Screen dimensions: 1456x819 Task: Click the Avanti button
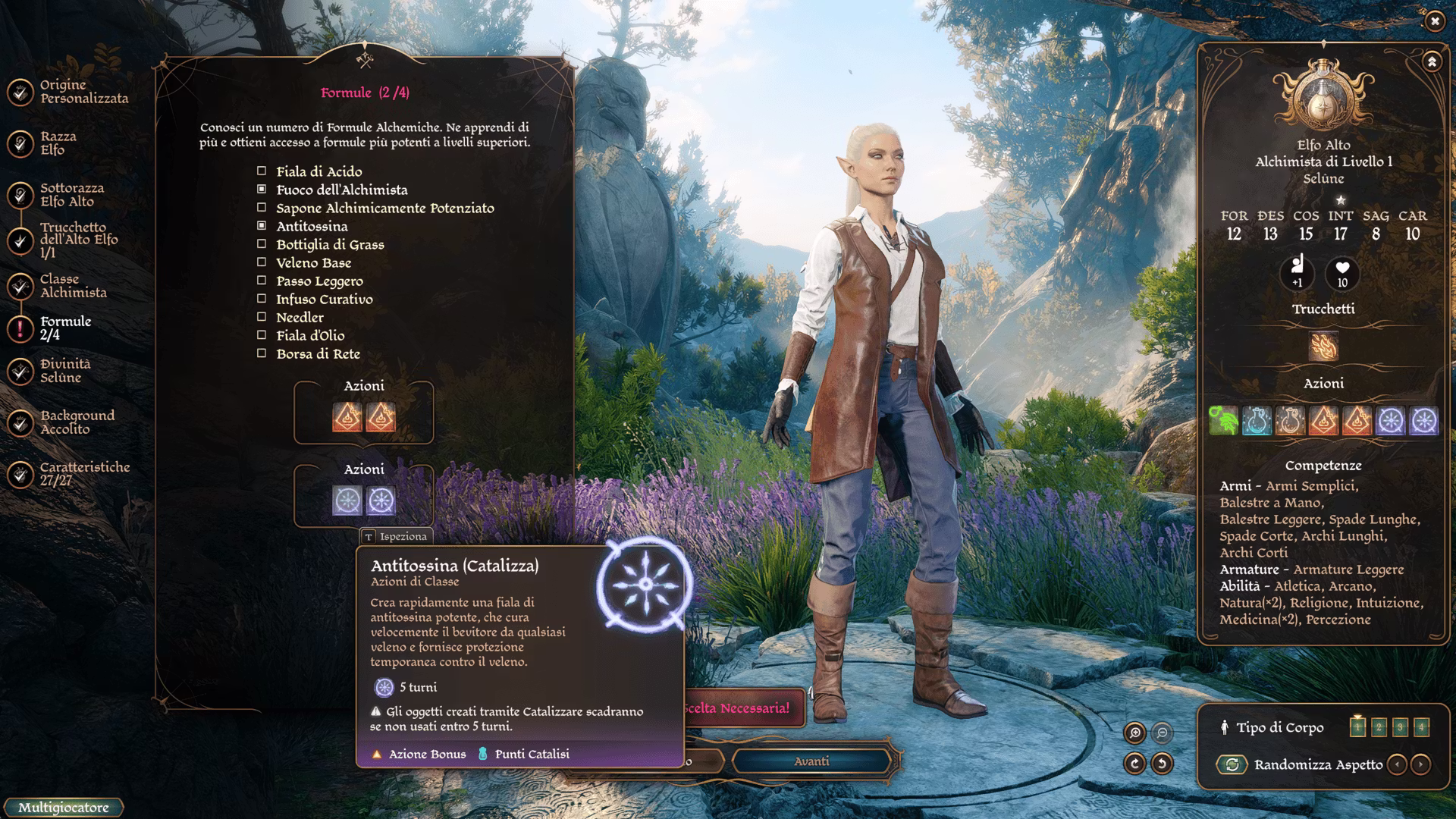click(x=811, y=761)
